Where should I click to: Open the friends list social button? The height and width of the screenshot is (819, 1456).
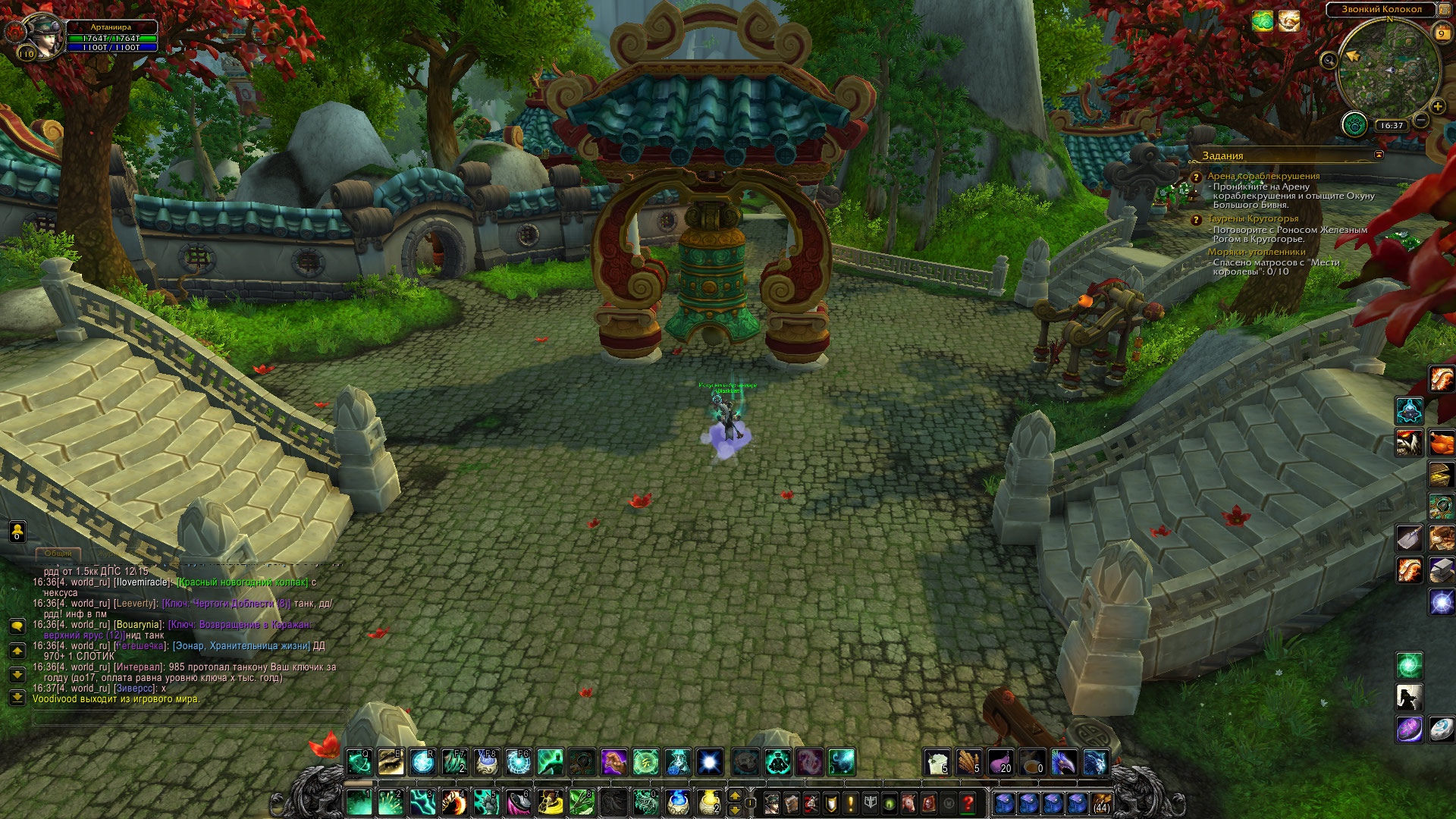coord(17,532)
